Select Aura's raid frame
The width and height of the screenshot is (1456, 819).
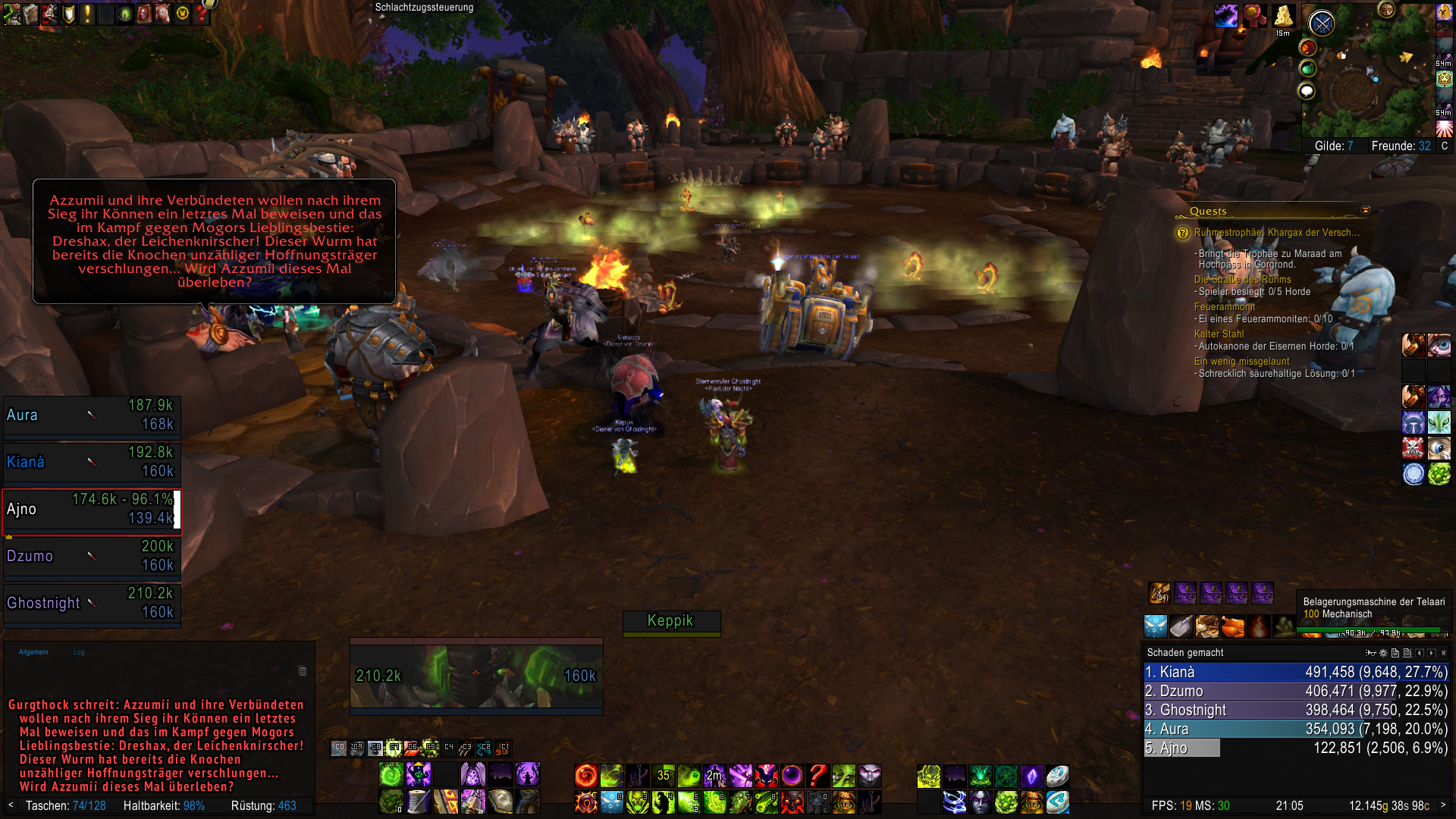click(91, 415)
